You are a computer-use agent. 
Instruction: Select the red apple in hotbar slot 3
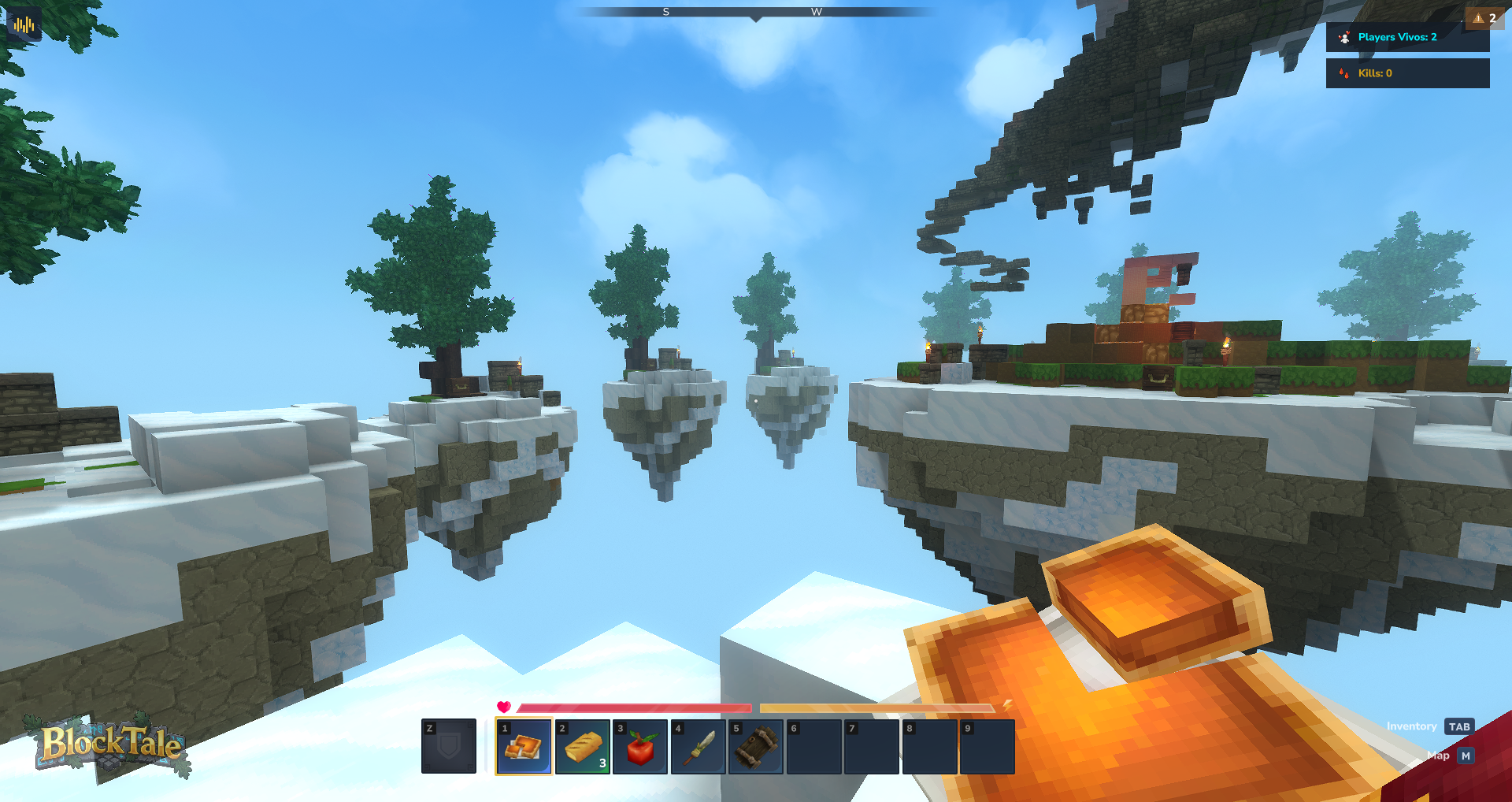click(640, 746)
